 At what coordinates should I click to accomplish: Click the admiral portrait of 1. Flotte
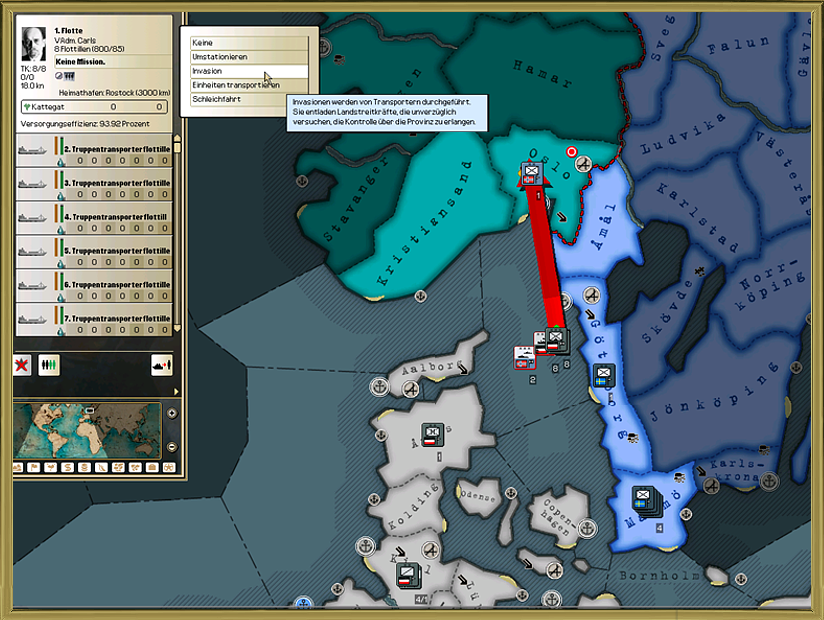pyautogui.click(x=36, y=43)
